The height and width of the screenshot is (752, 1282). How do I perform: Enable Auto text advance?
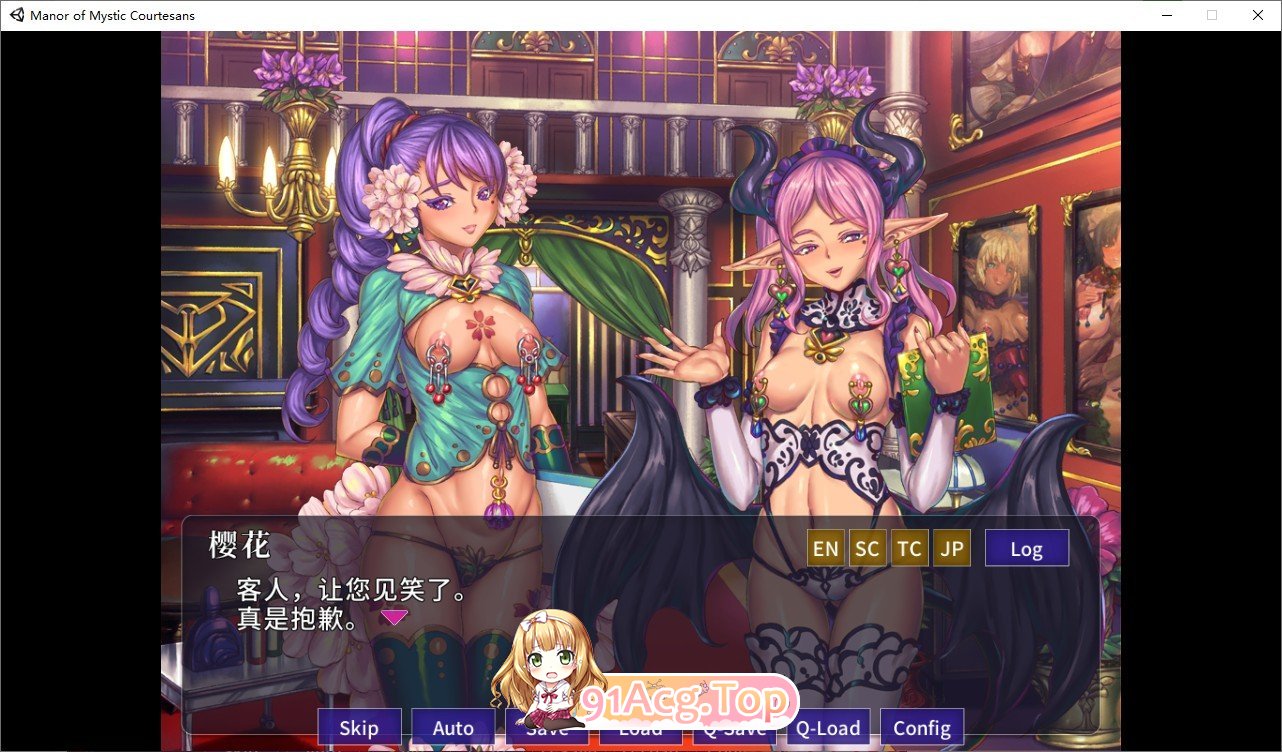(452, 728)
